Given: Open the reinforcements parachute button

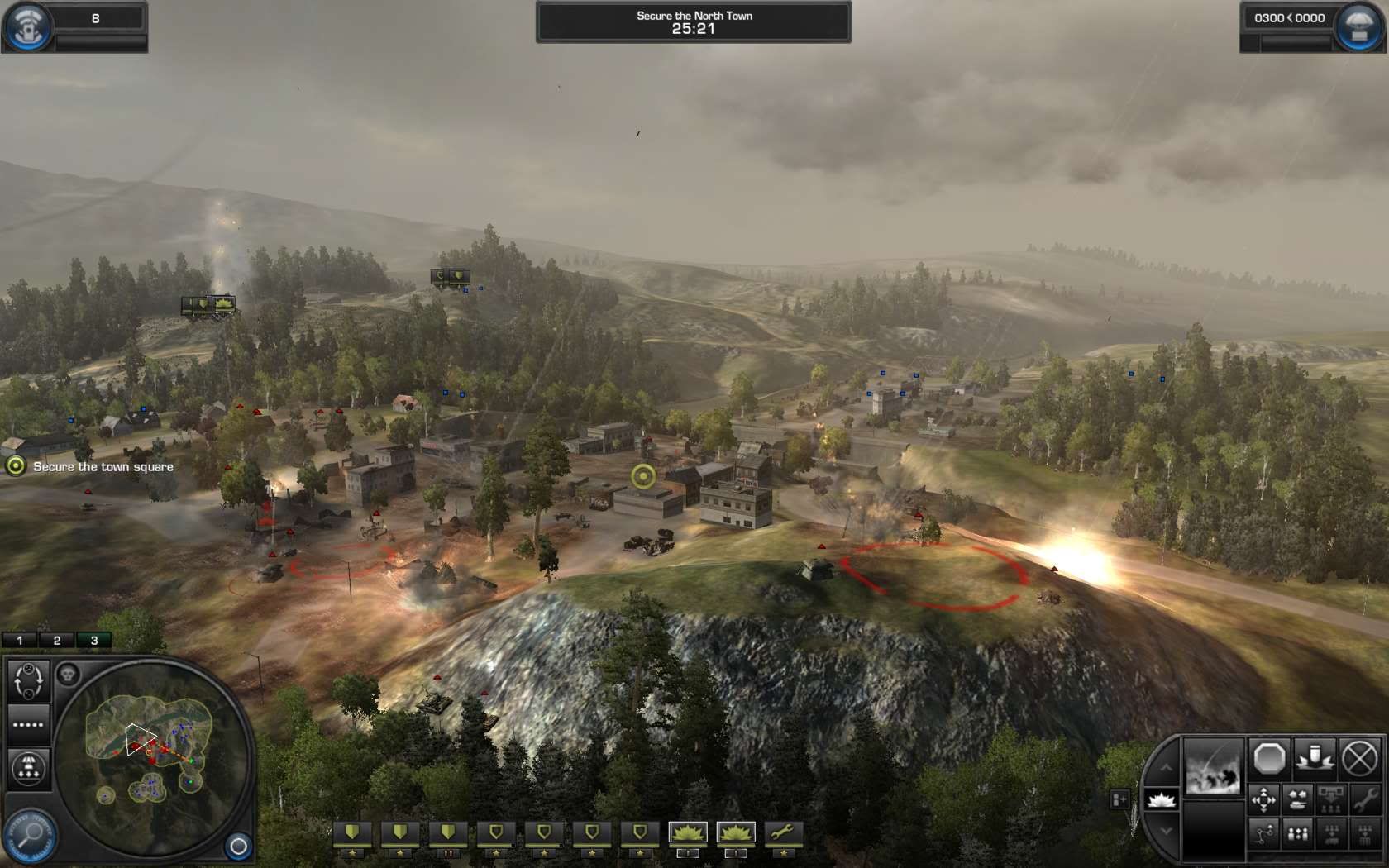Looking at the screenshot, I should 1359,26.
